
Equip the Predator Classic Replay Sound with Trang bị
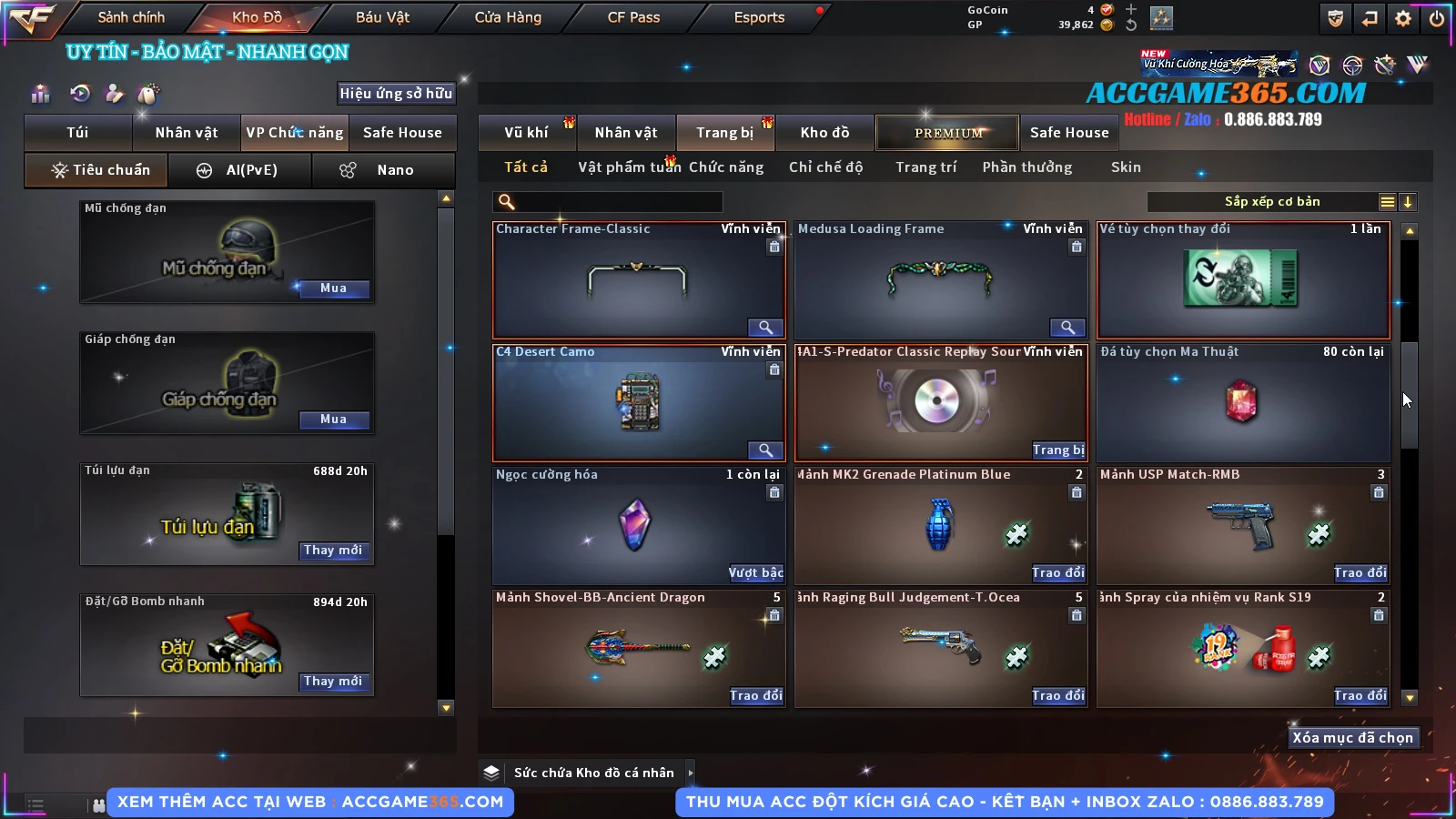(1057, 450)
